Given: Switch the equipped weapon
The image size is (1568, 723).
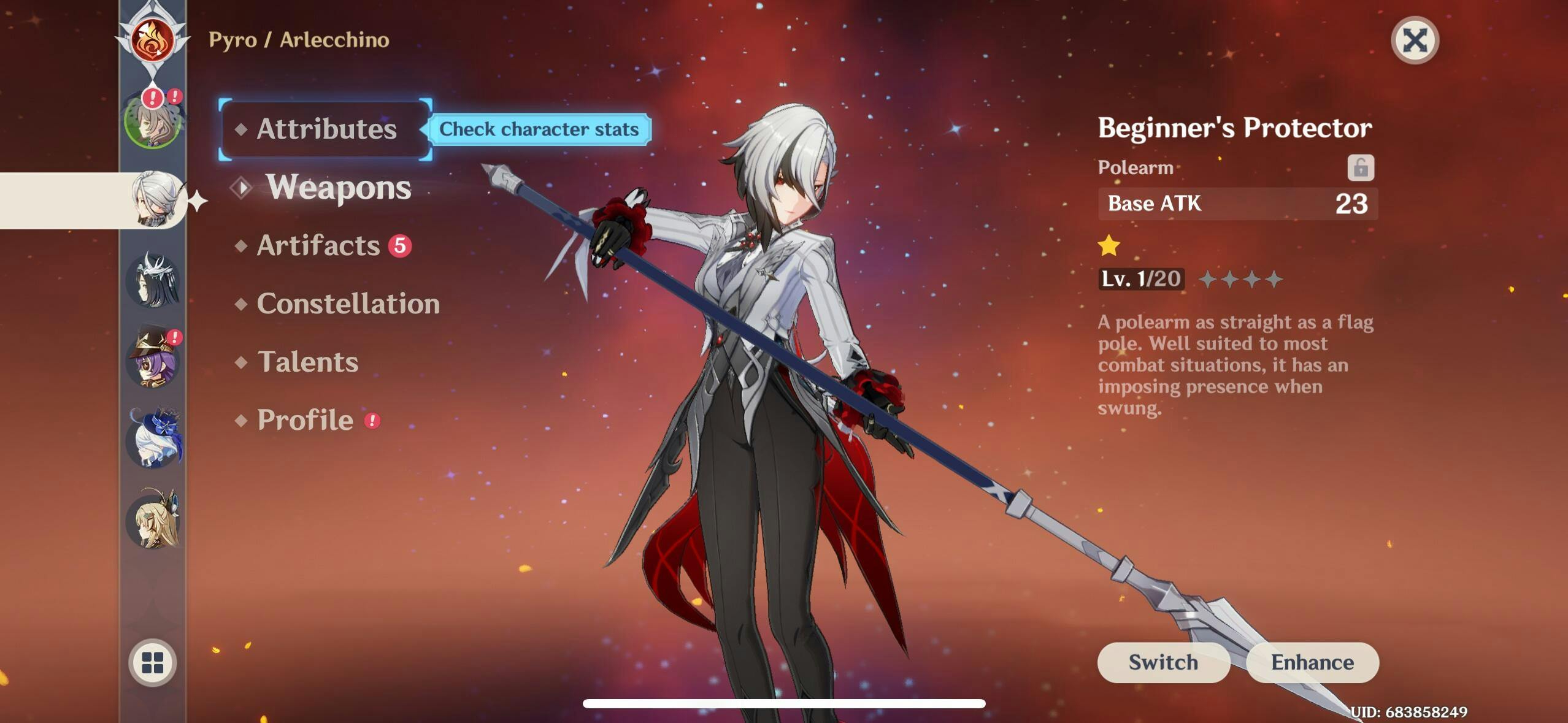Looking at the screenshot, I should (1163, 662).
